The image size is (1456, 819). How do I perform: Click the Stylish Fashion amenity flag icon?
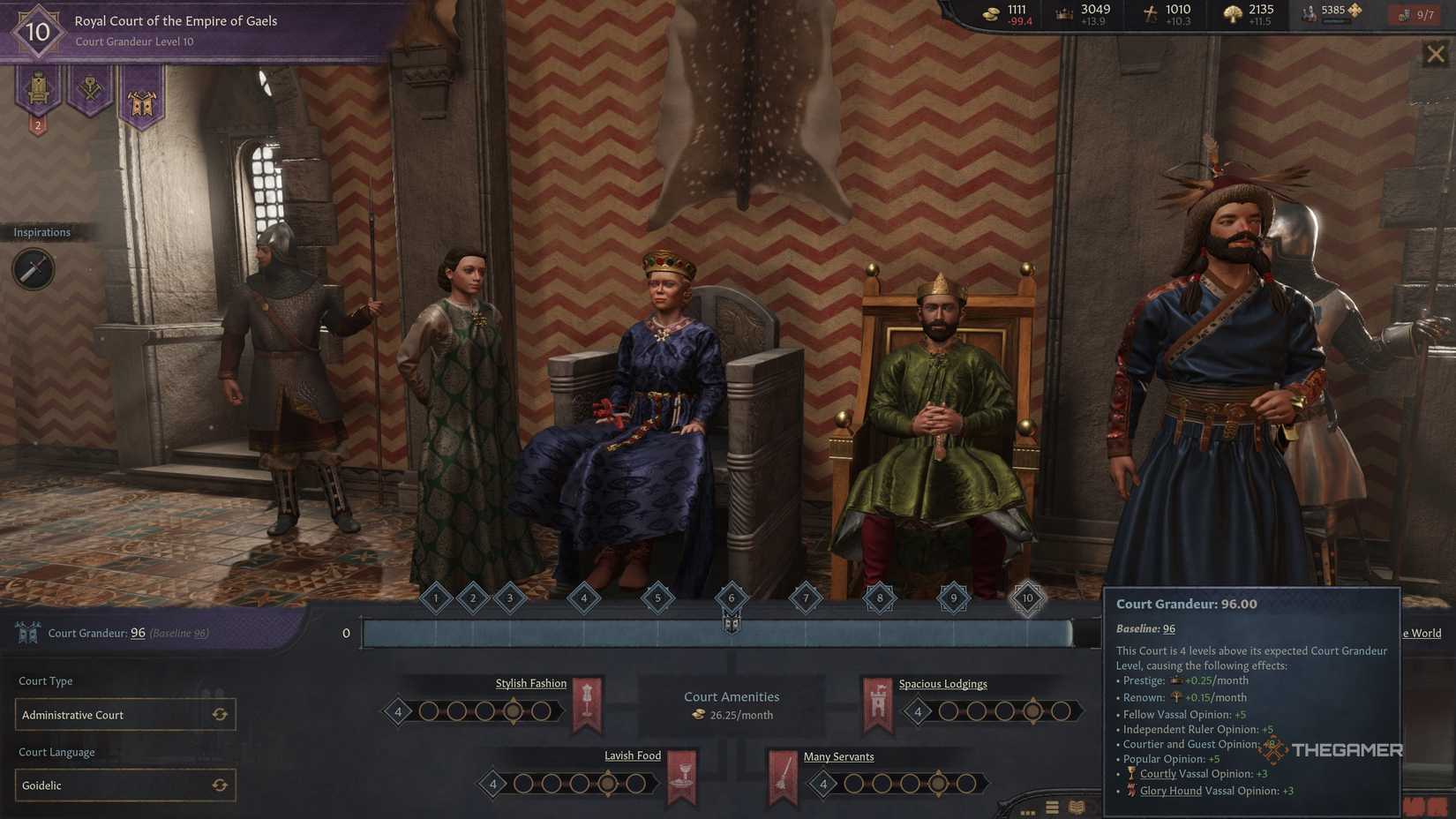pos(588,702)
